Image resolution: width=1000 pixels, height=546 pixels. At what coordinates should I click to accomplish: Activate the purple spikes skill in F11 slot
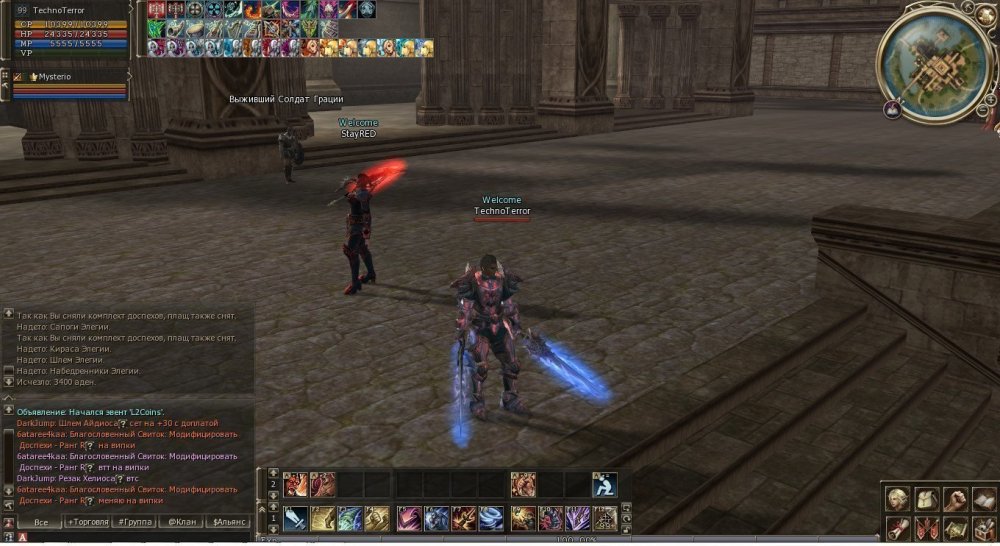[579, 518]
